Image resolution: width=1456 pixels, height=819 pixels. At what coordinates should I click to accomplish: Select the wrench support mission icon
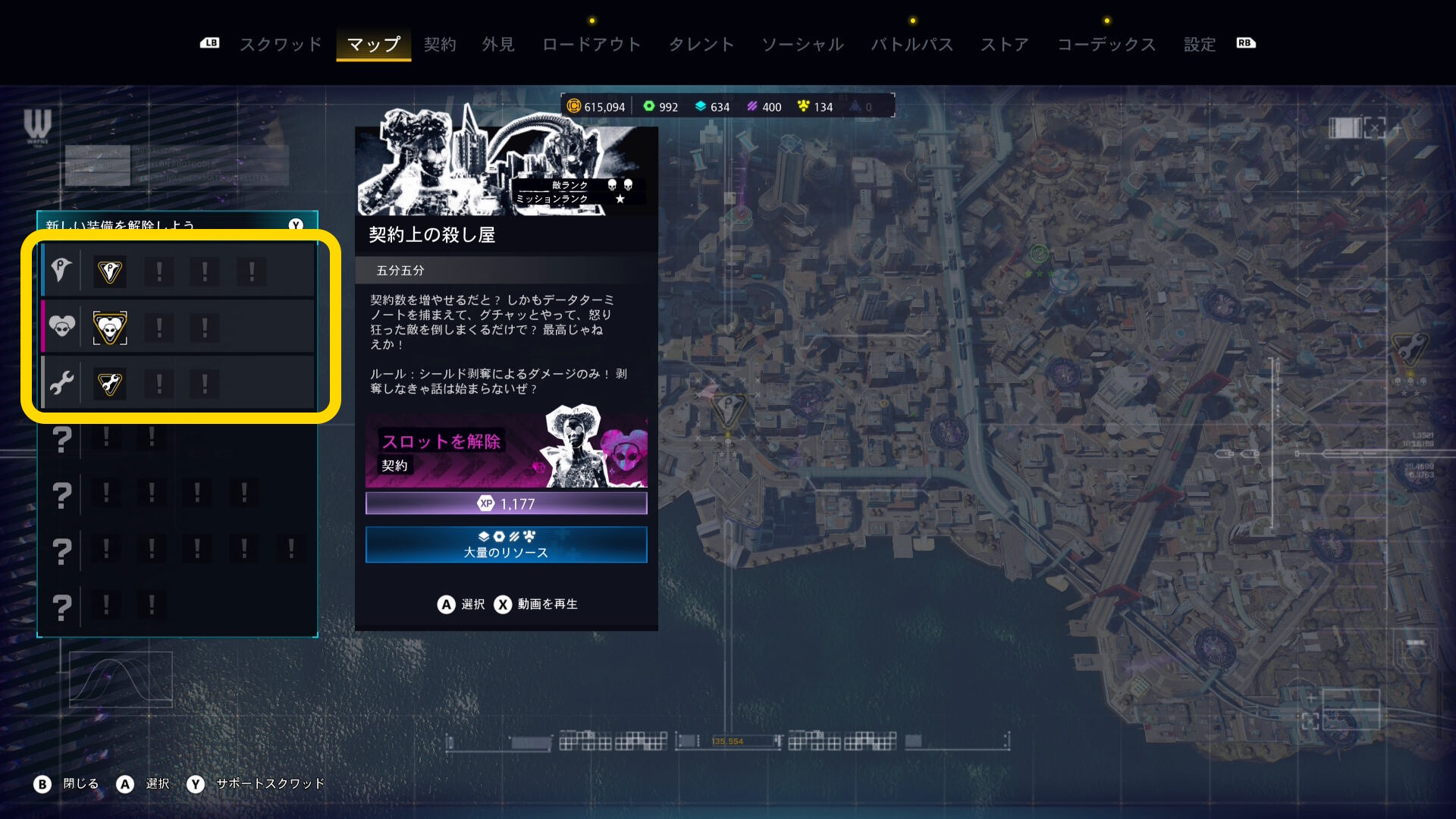[x=110, y=384]
